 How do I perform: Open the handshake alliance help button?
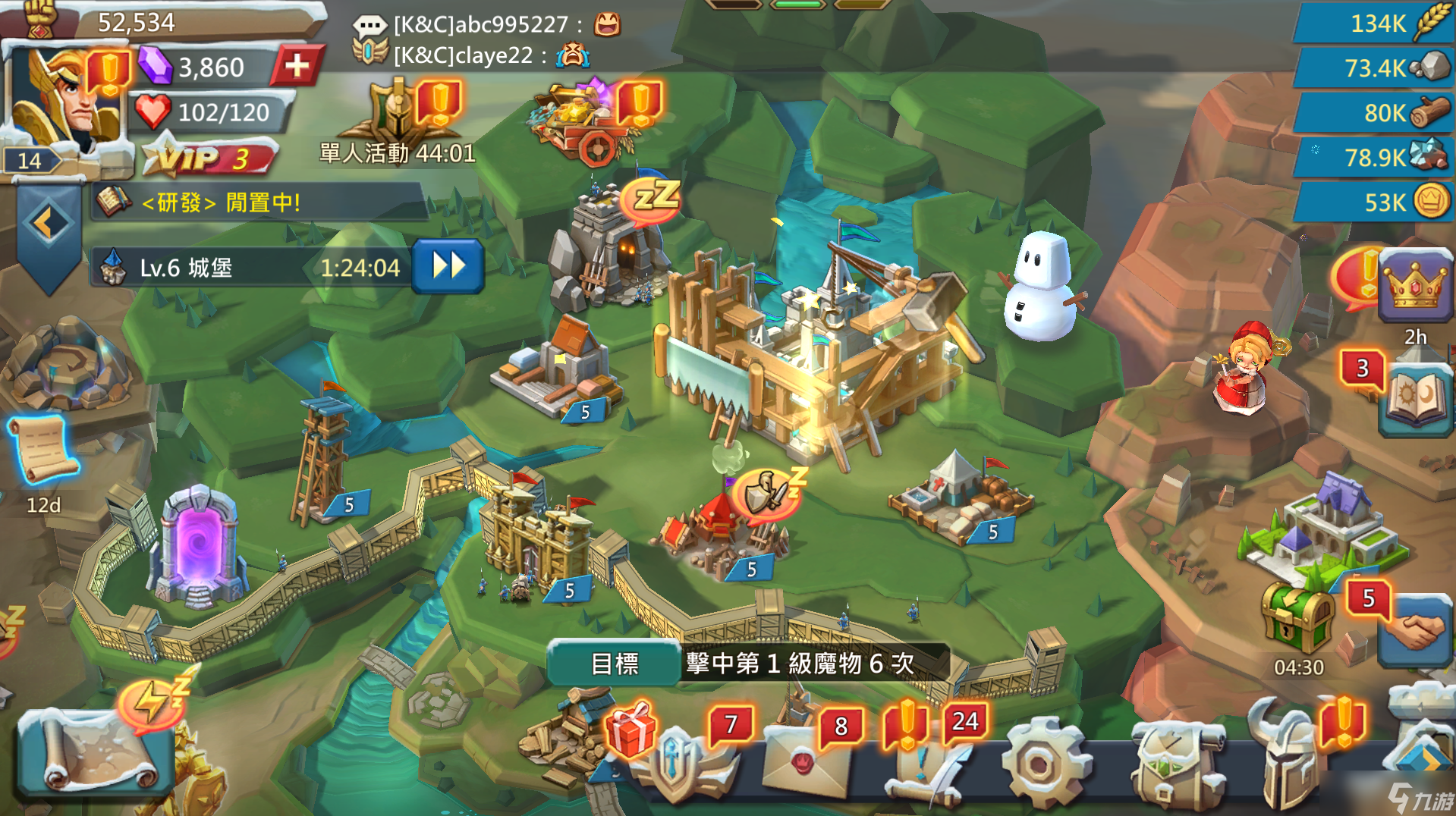point(1416,631)
